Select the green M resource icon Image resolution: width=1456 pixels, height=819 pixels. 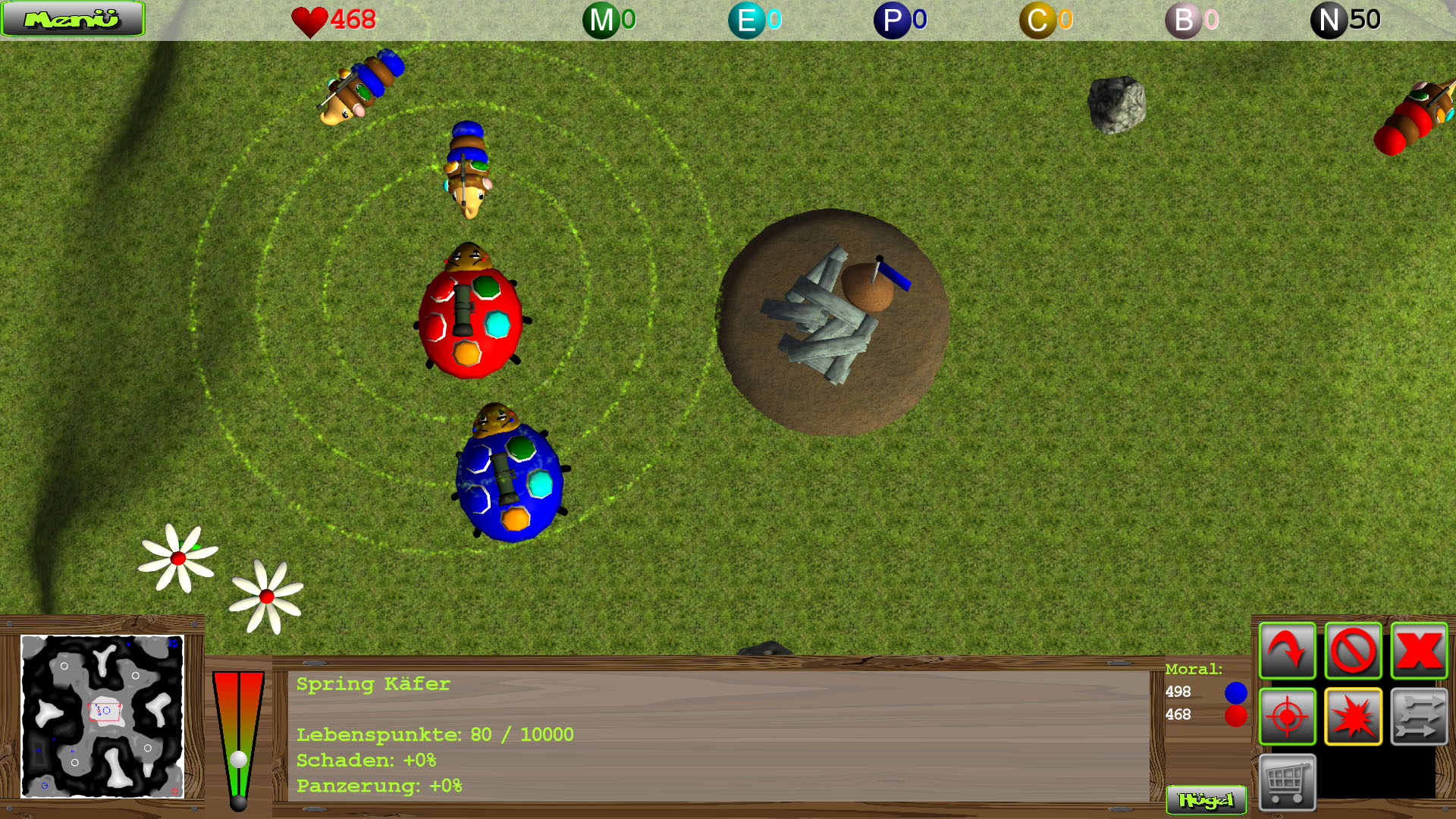[601, 20]
